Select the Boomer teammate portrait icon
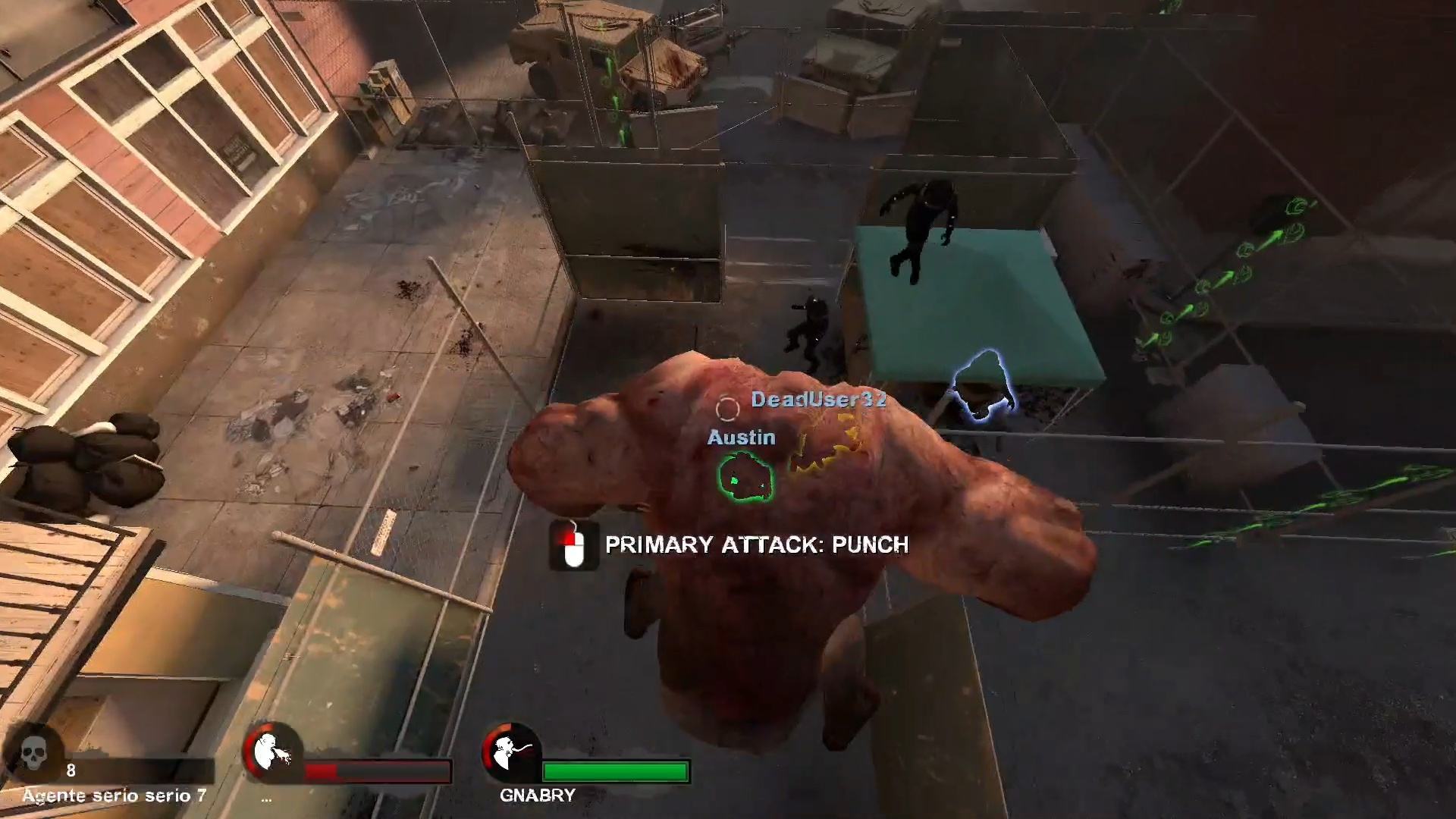This screenshot has width=1456, height=819. (x=272, y=753)
